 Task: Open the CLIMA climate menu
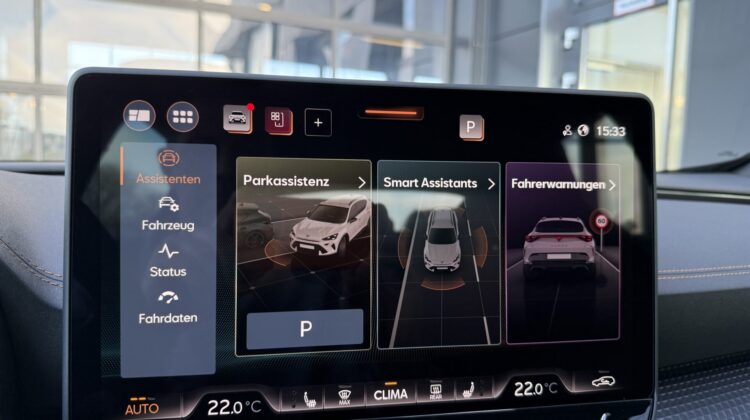pos(391,395)
